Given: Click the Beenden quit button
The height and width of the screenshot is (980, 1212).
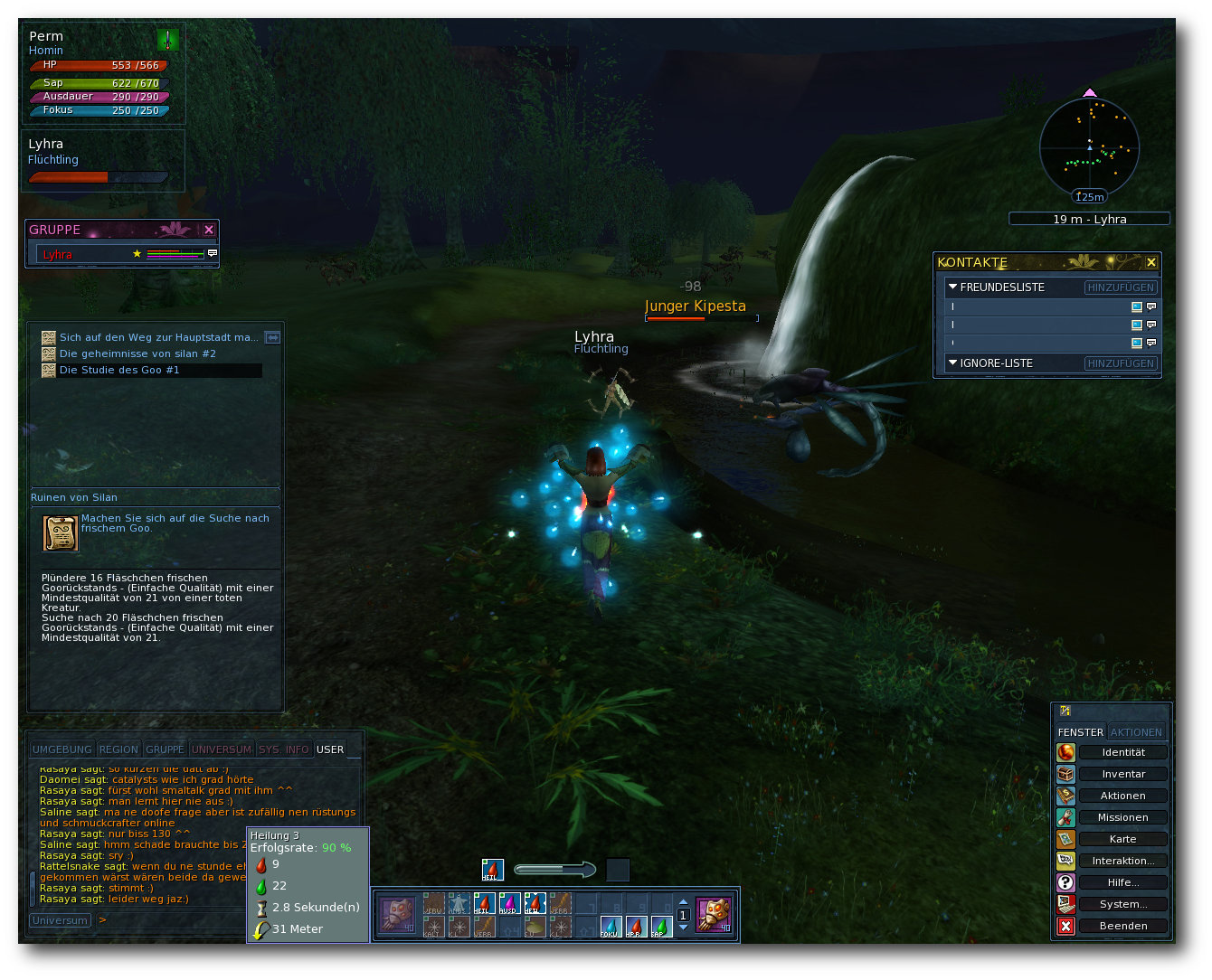Looking at the screenshot, I should click(x=1122, y=926).
